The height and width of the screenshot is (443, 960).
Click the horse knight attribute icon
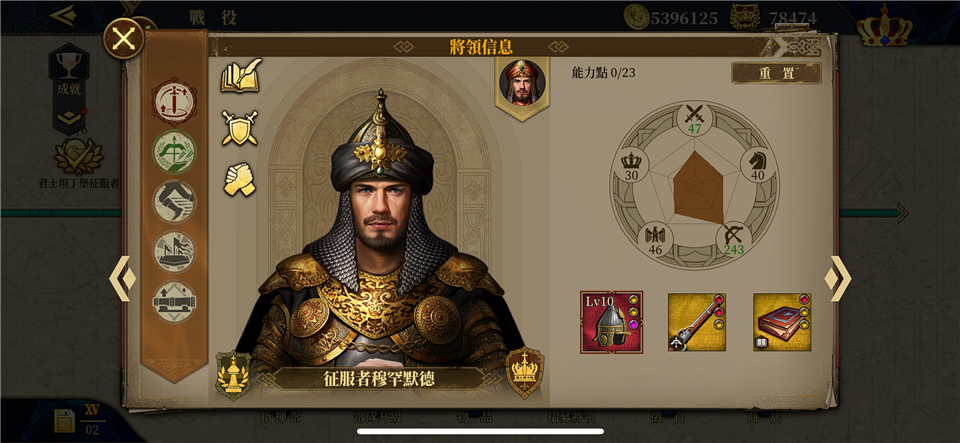pyautogui.click(x=757, y=161)
